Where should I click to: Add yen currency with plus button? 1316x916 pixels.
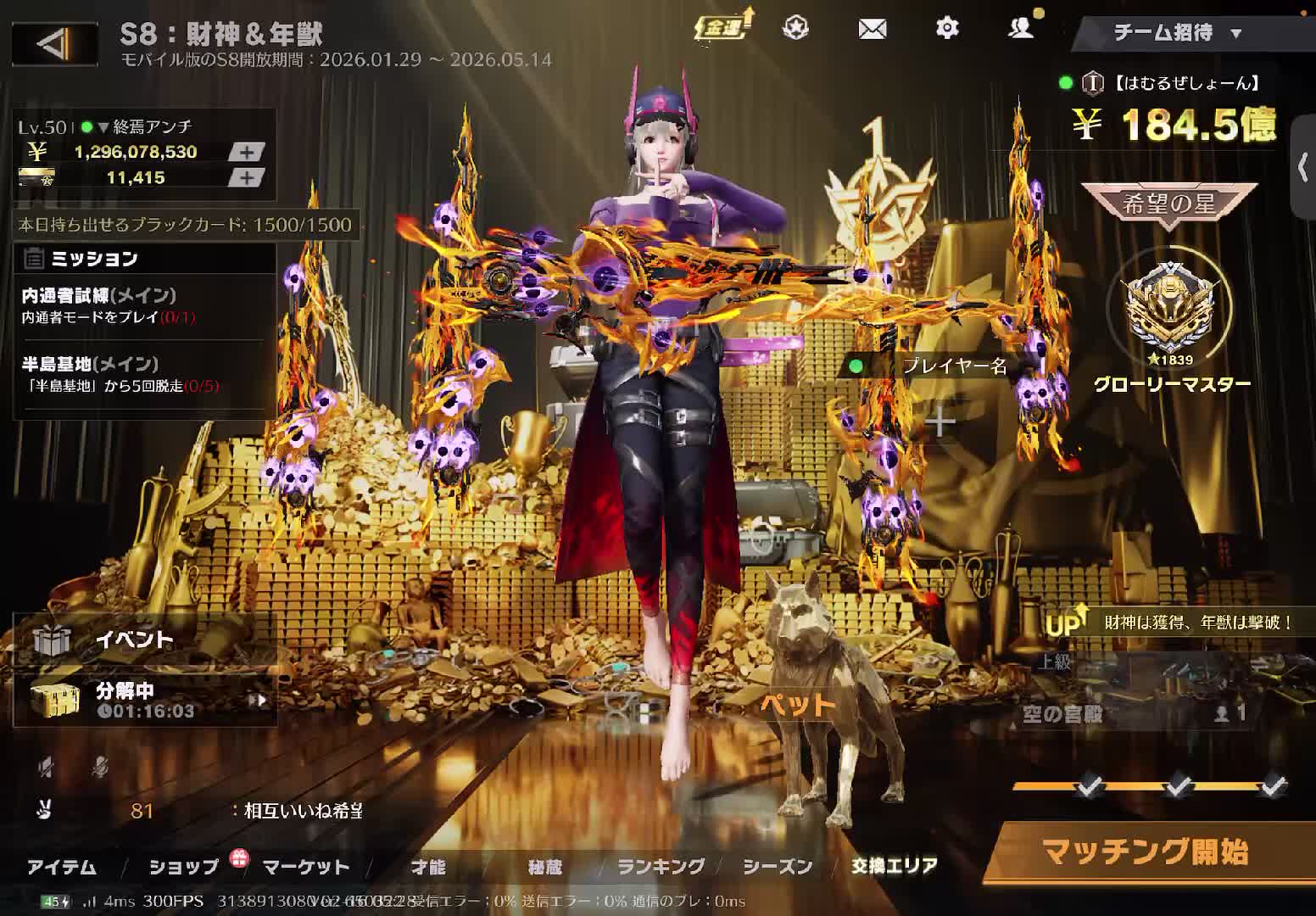246,152
